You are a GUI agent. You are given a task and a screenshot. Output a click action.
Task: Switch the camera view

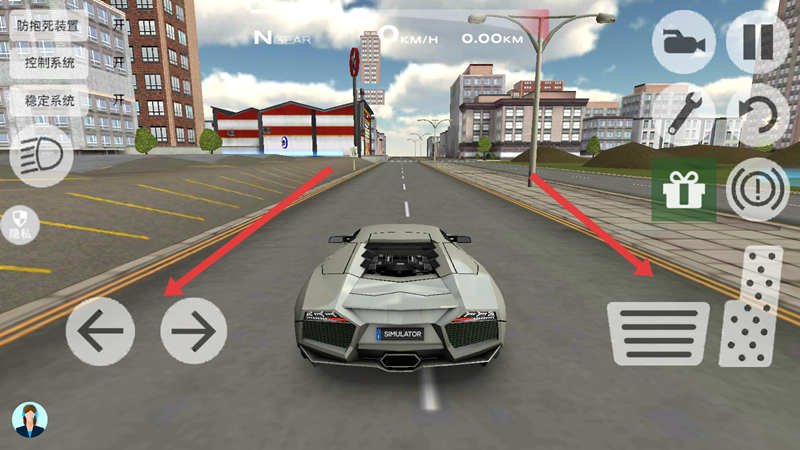[683, 43]
